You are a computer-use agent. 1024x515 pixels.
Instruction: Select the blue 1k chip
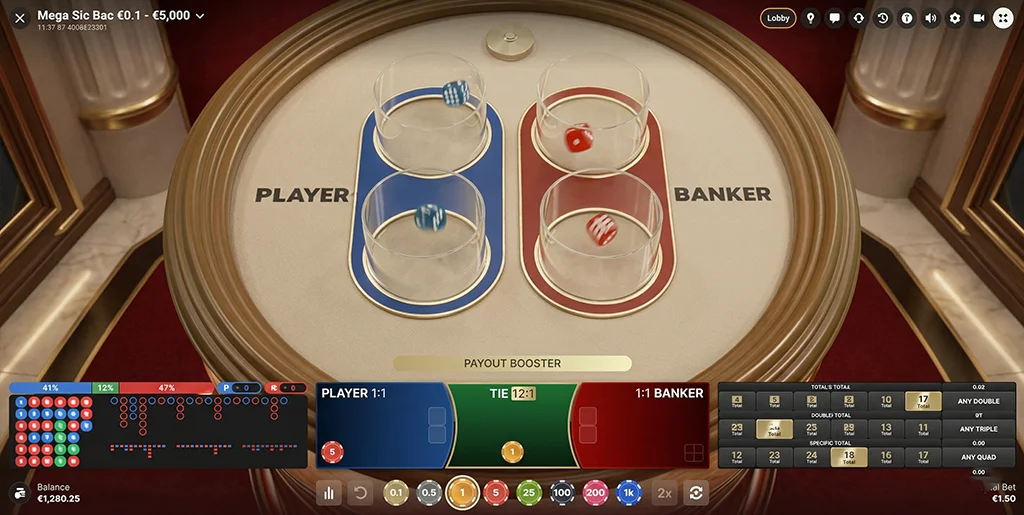tap(628, 492)
